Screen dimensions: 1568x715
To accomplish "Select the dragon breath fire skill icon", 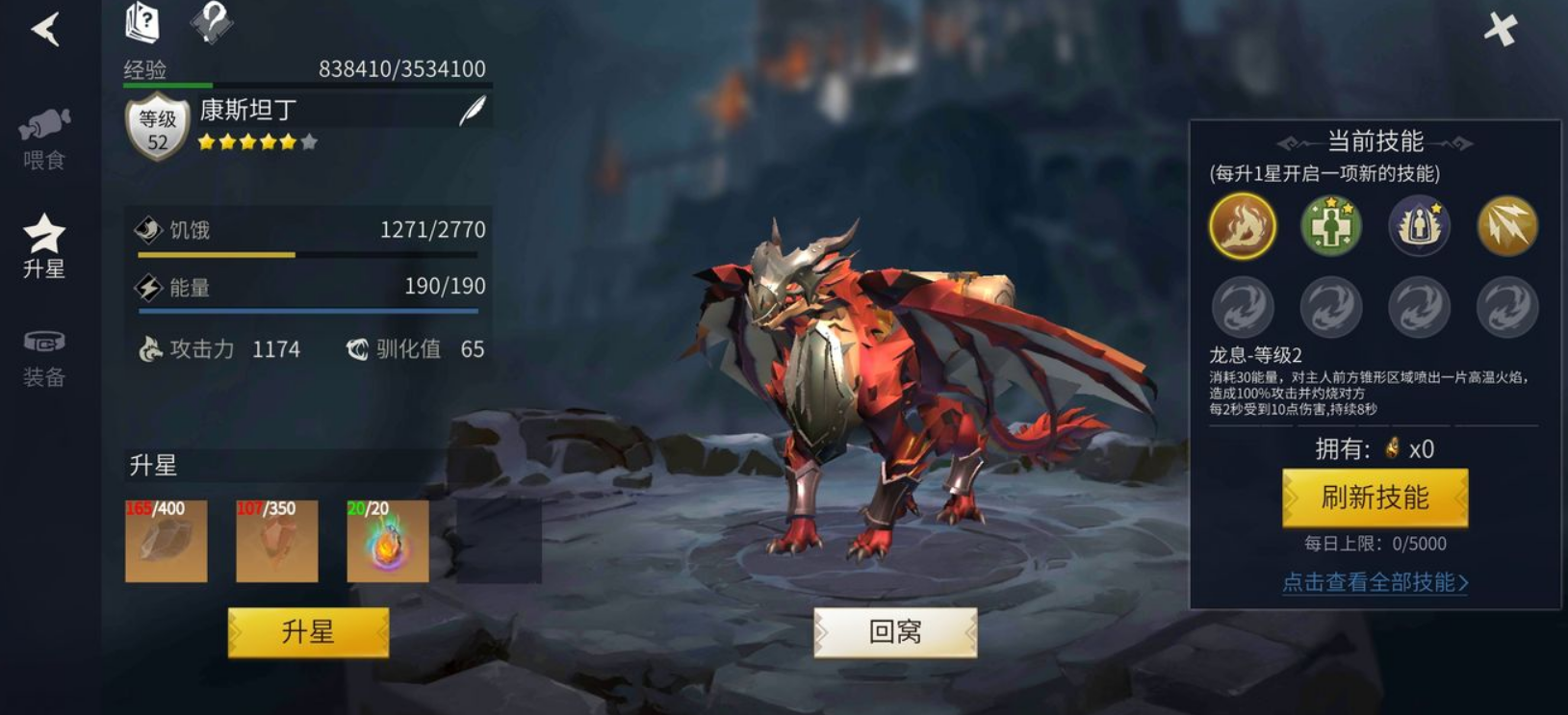I will [1243, 226].
